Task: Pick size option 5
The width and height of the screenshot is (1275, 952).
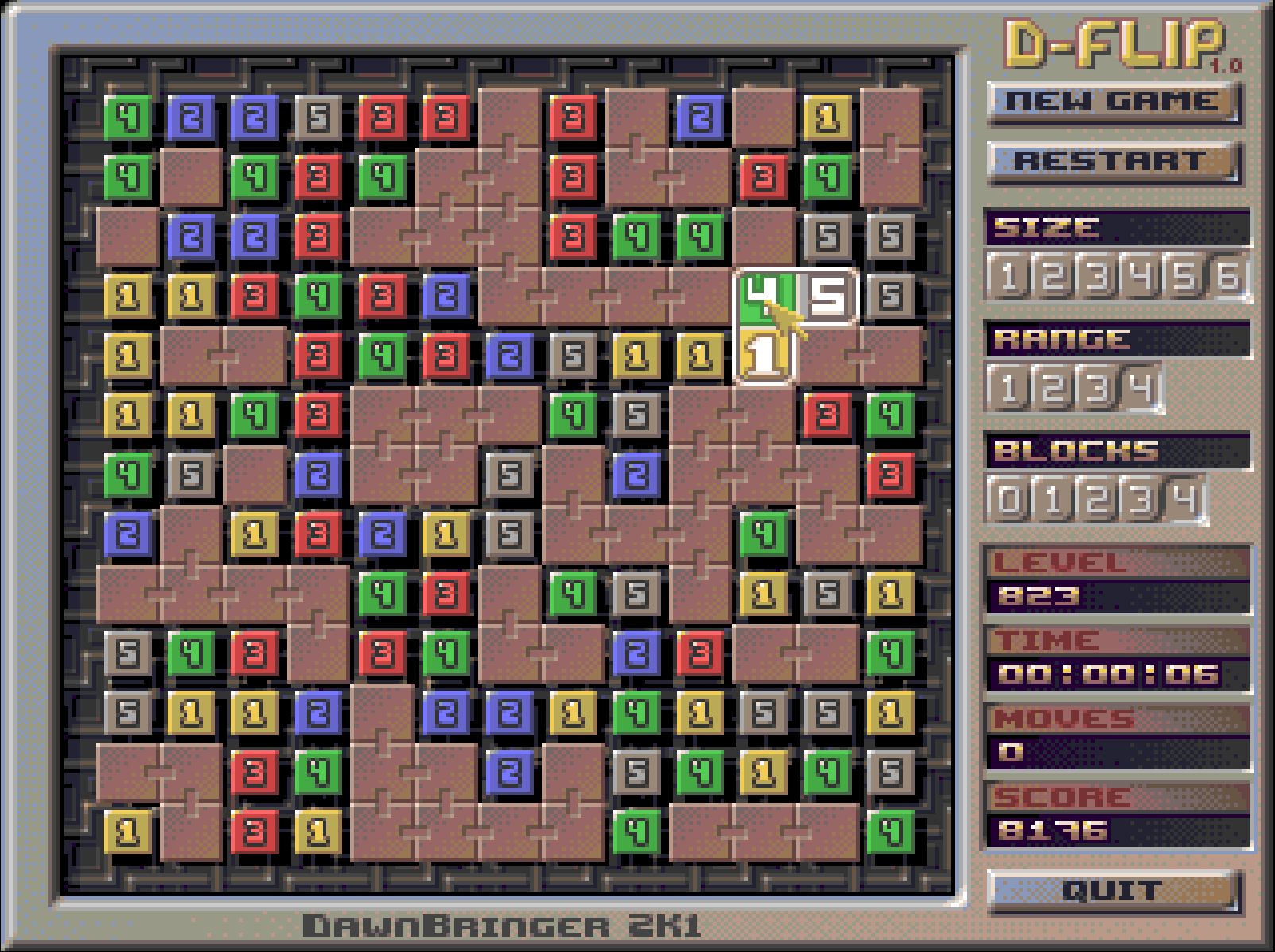Action: [1184, 278]
